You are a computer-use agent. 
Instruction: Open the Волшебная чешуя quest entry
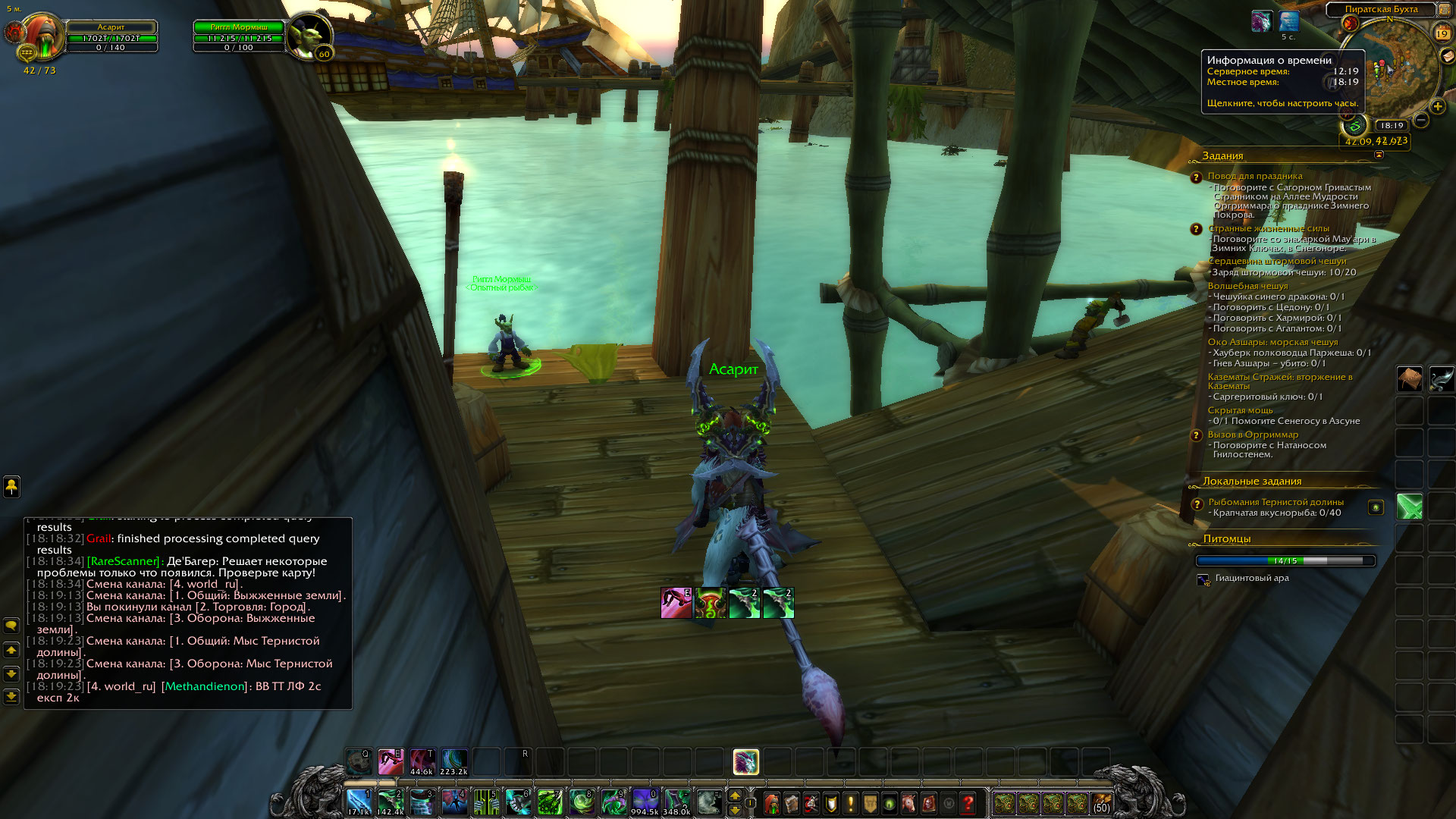tap(1247, 286)
